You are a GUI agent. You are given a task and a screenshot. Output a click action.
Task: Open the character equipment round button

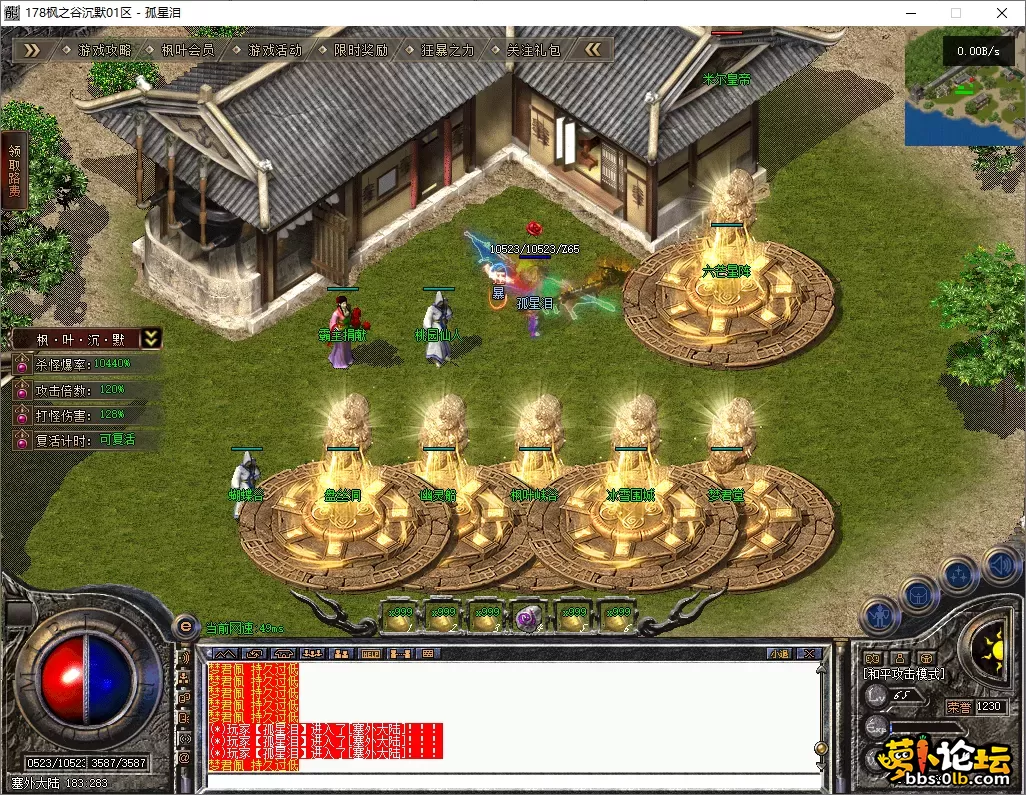(880, 615)
